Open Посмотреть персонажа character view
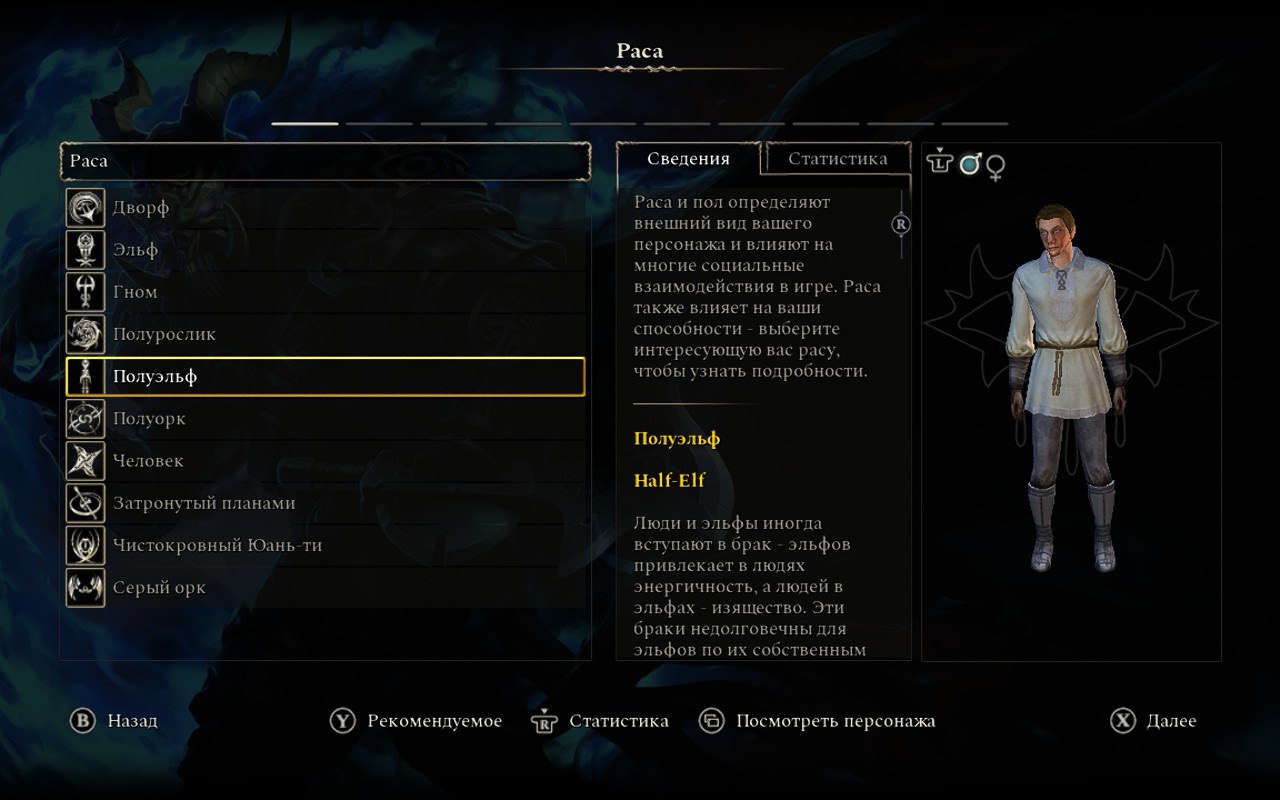The height and width of the screenshot is (800, 1280). pos(818,721)
